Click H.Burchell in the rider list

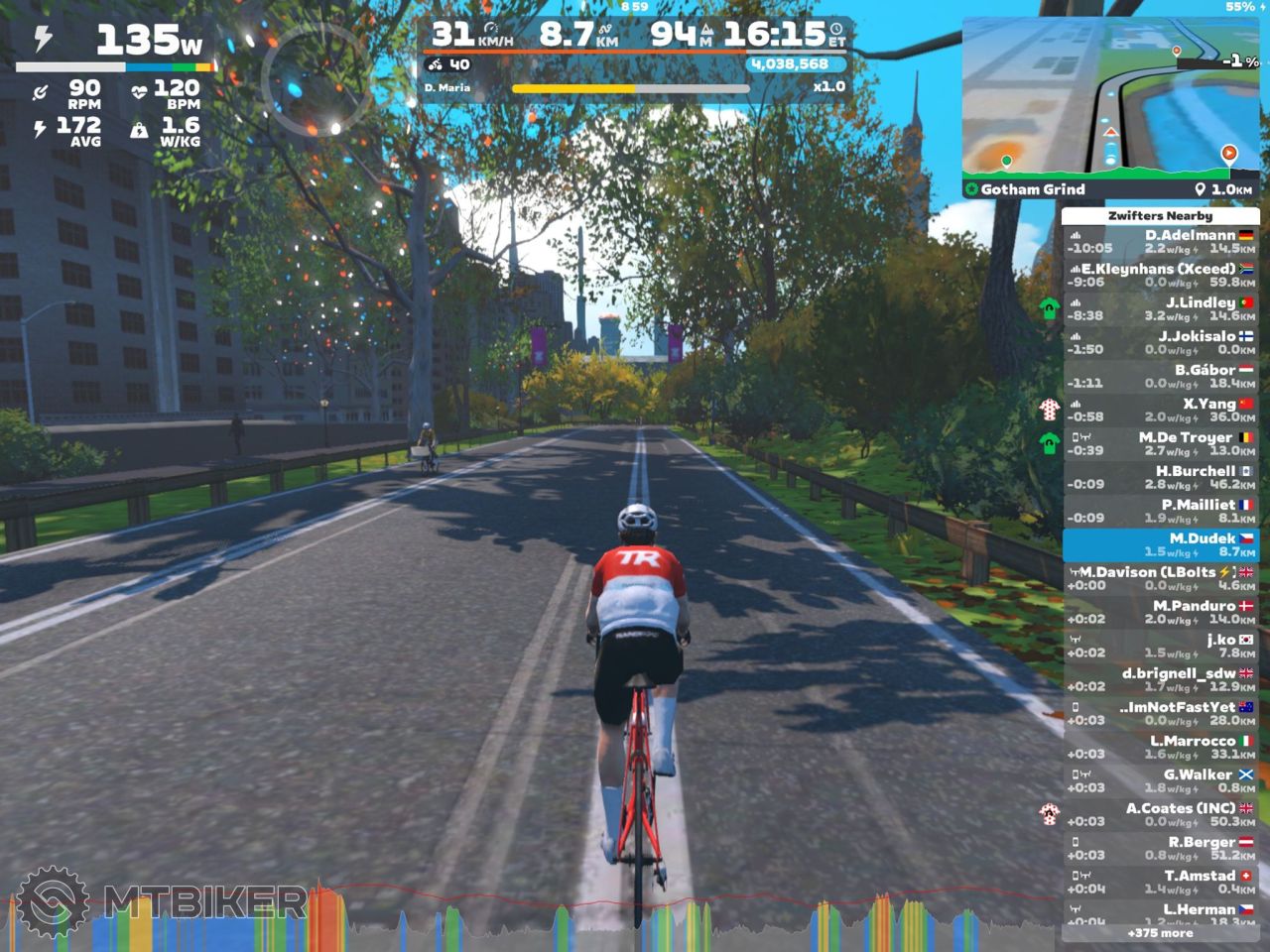1161,478
